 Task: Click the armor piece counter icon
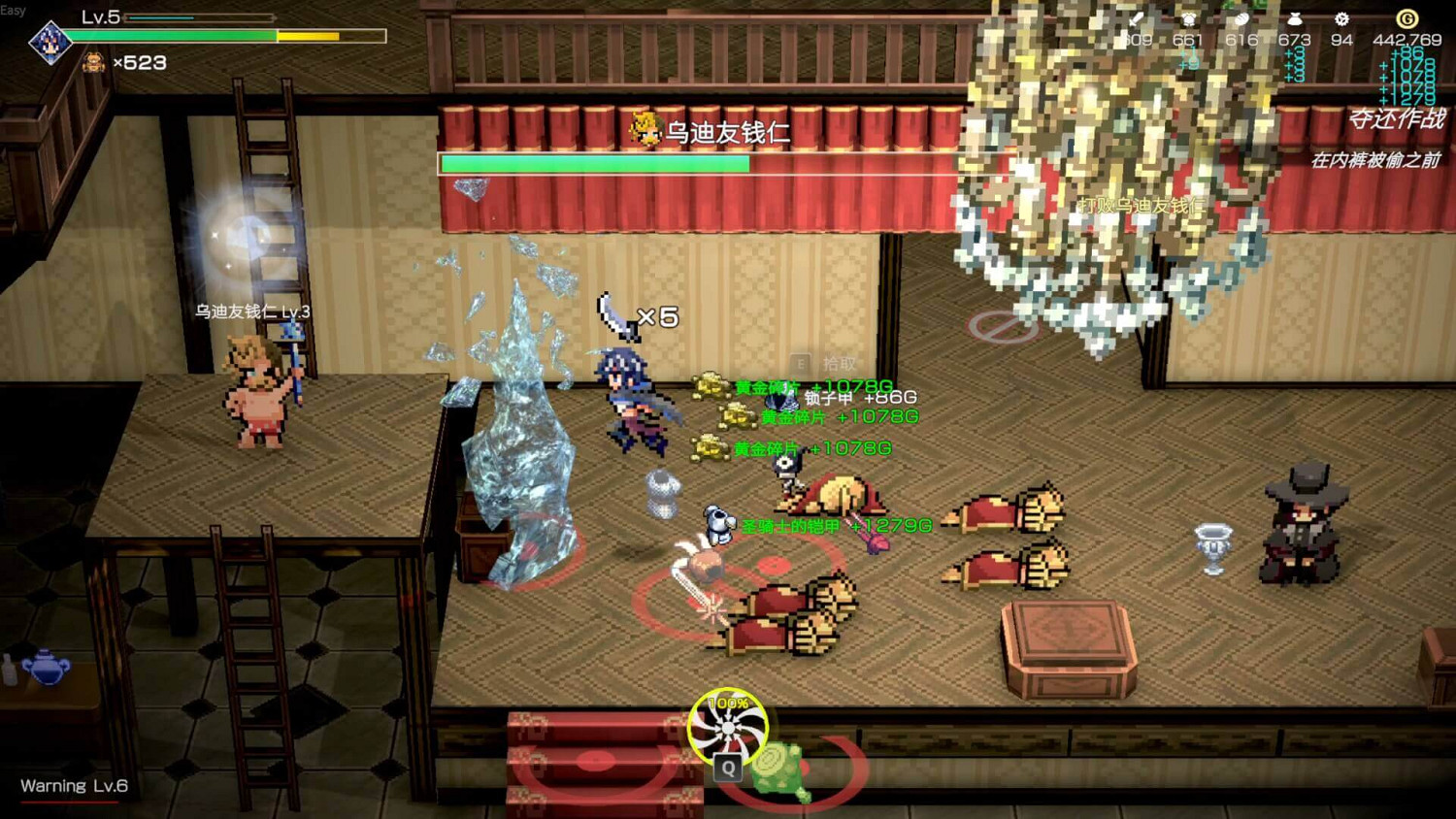[x=1190, y=19]
